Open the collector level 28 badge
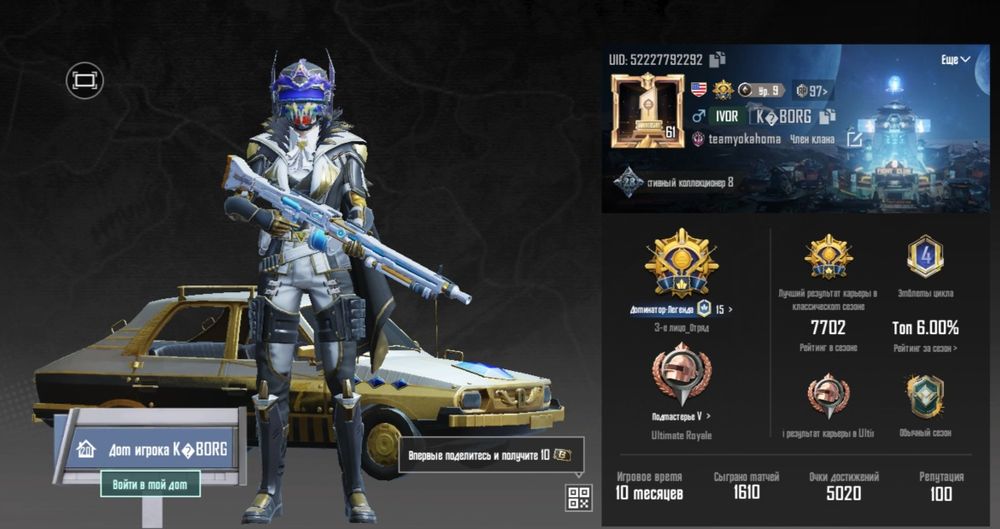 pos(628,182)
